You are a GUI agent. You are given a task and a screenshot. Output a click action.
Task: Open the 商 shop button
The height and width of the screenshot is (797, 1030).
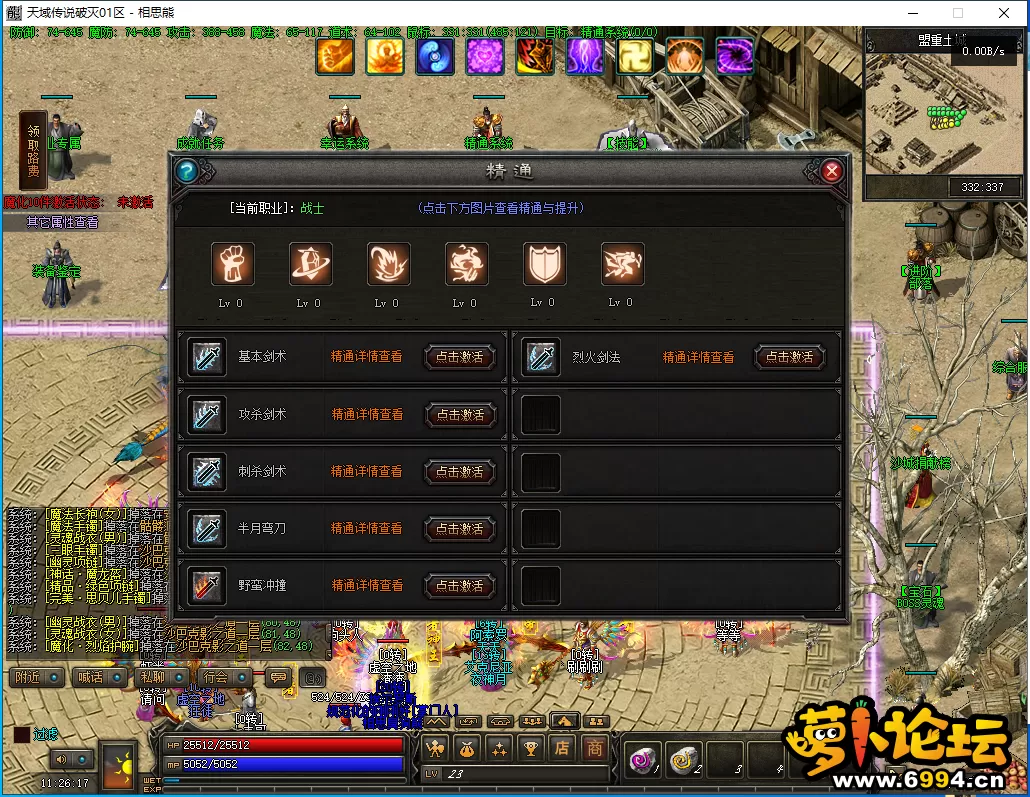point(595,747)
